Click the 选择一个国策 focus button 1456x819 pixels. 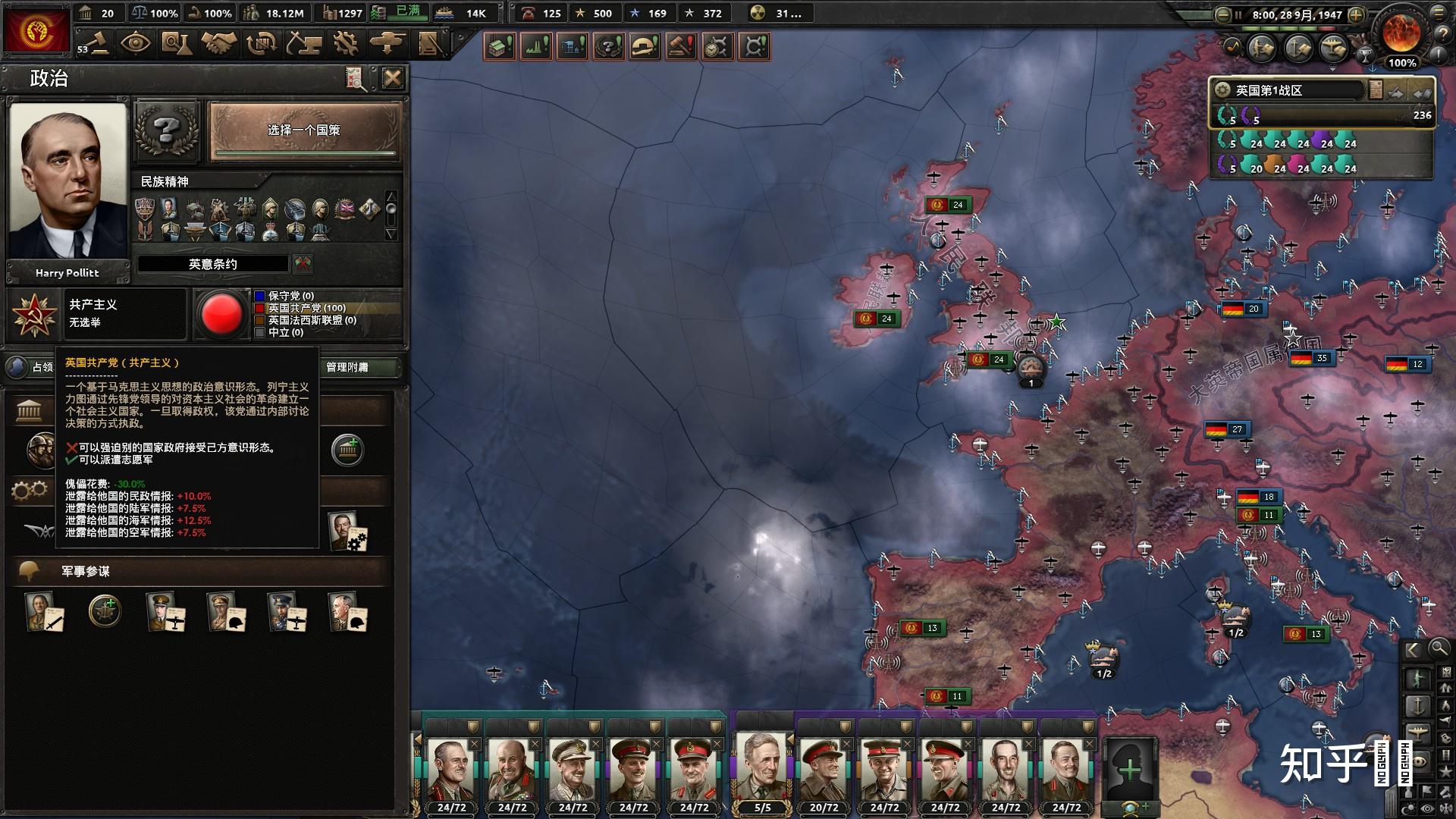(304, 130)
